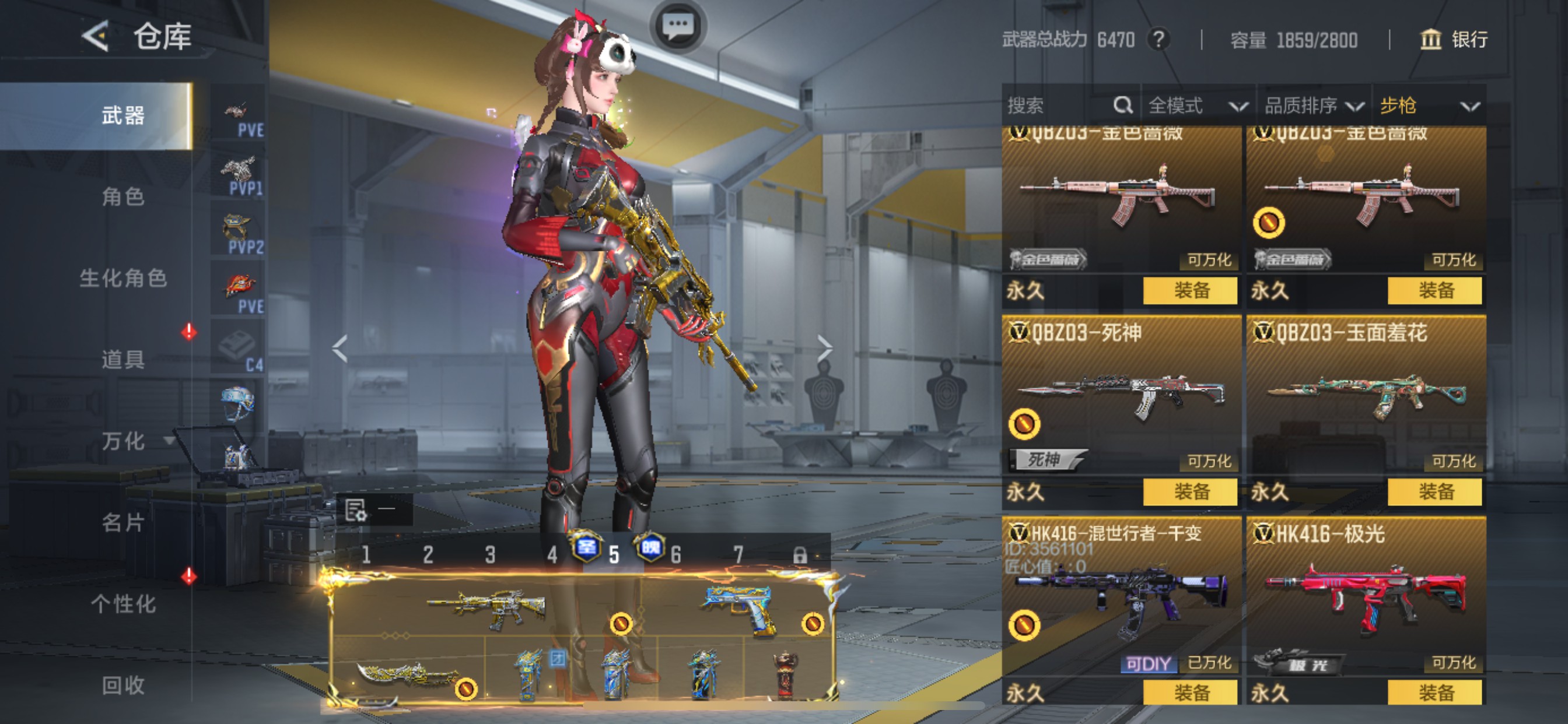Equip the QBZ03-死神 rifle
Screen dimensions: 1568x724
point(1190,491)
